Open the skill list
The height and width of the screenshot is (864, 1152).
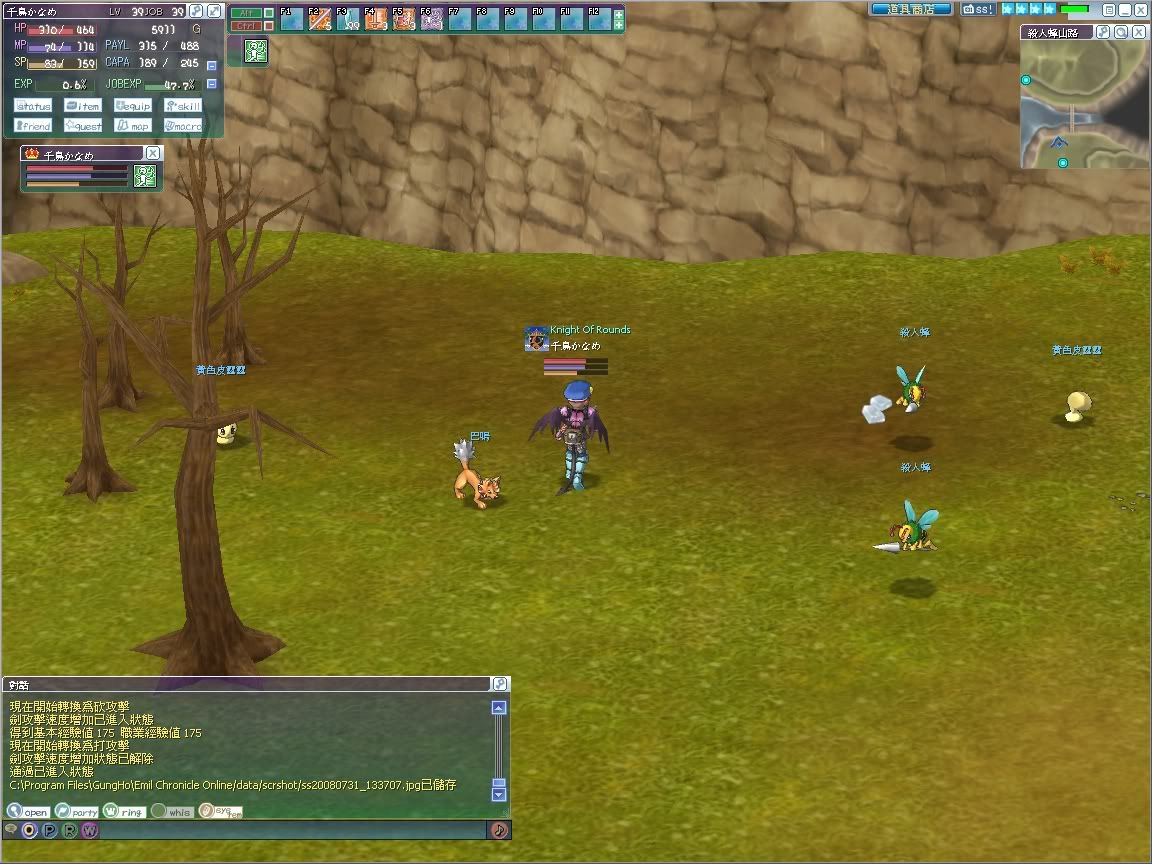click(x=183, y=106)
